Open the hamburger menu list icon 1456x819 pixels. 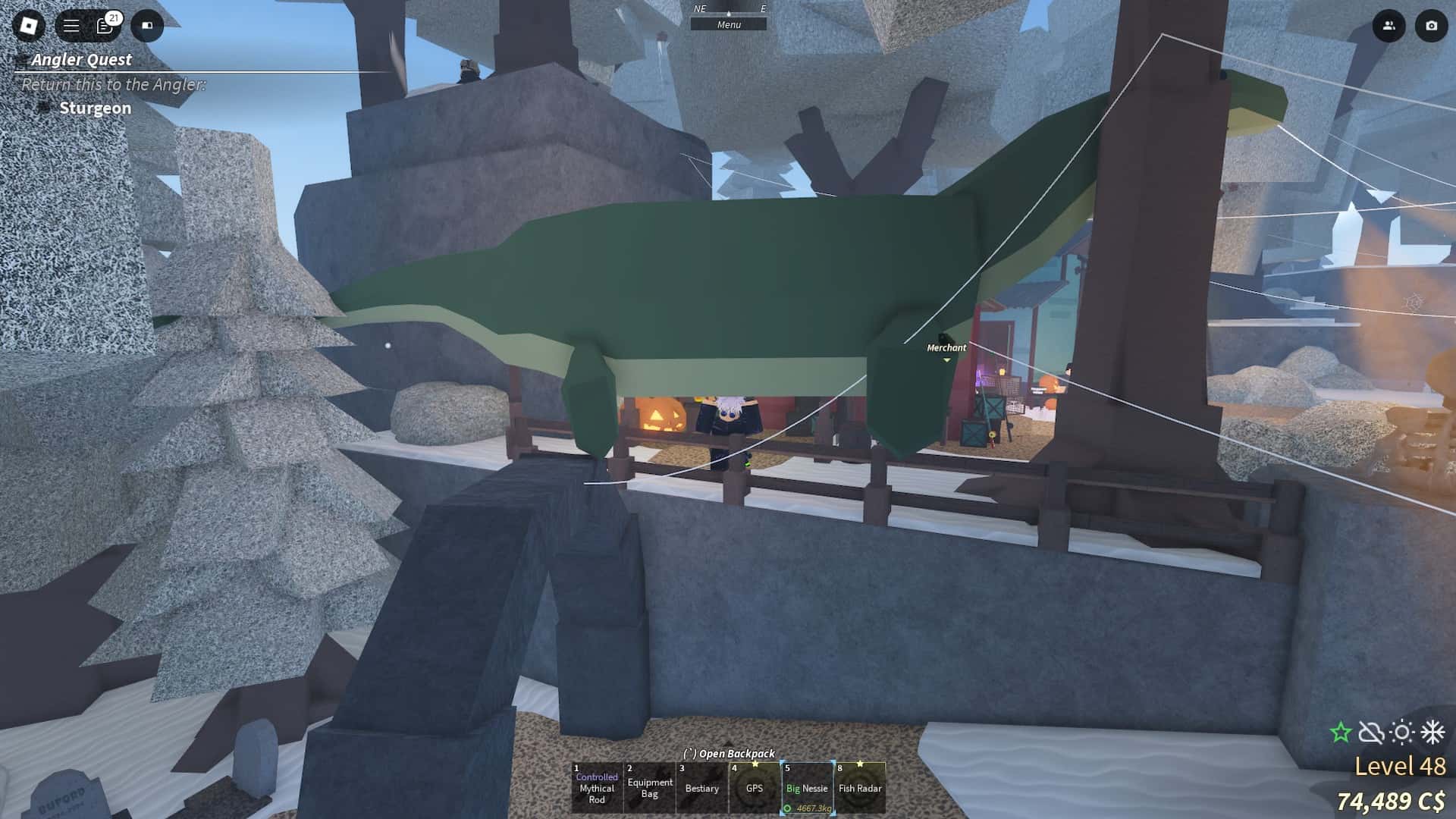point(71,25)
